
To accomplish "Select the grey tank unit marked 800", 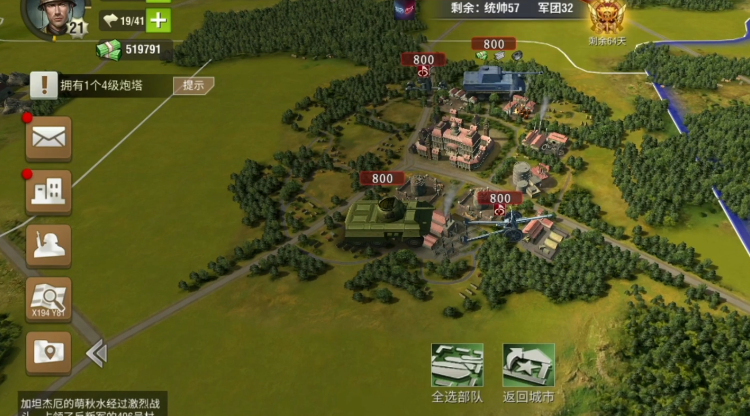I will (x=493, y=78).
